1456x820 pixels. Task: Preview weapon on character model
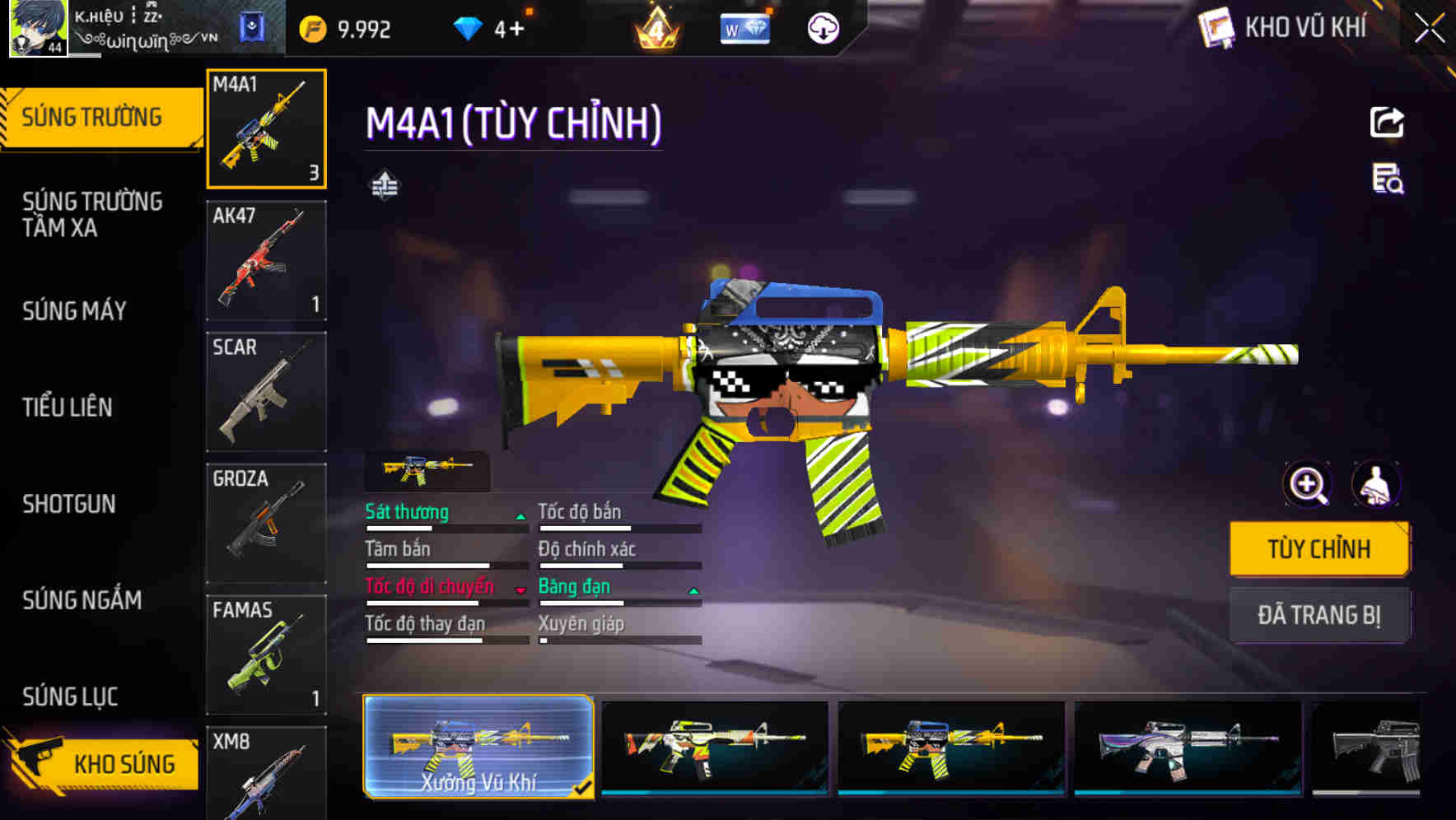1376,485
